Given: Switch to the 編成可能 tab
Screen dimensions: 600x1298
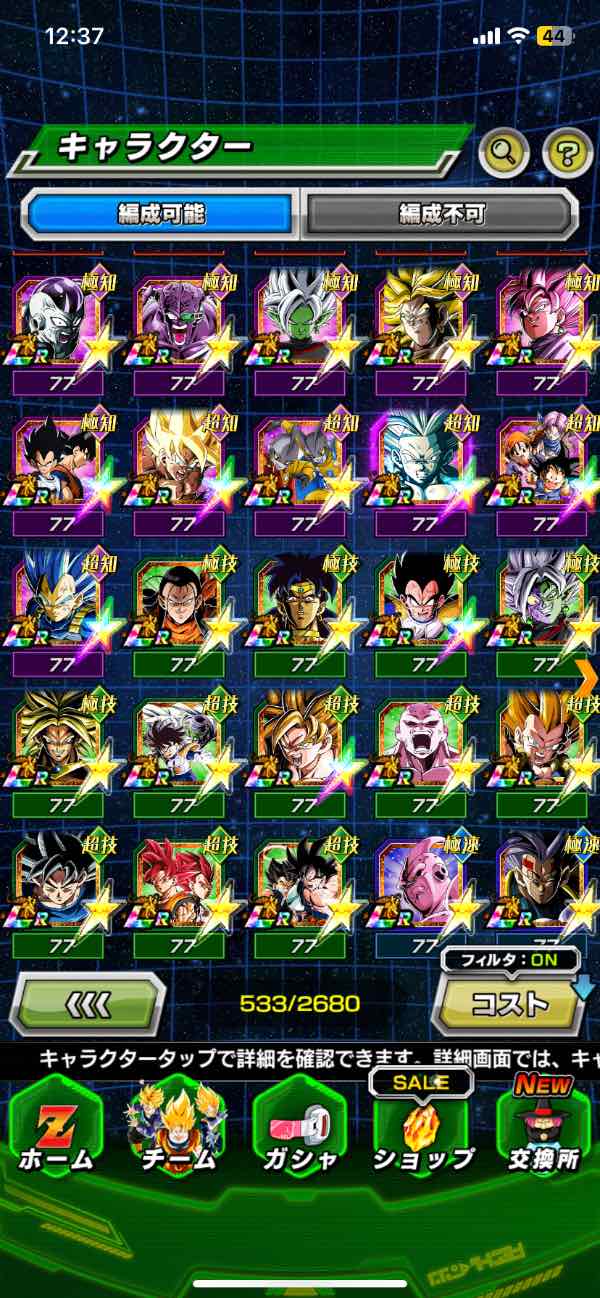Looking at the screenshot, I should [161, 213].
